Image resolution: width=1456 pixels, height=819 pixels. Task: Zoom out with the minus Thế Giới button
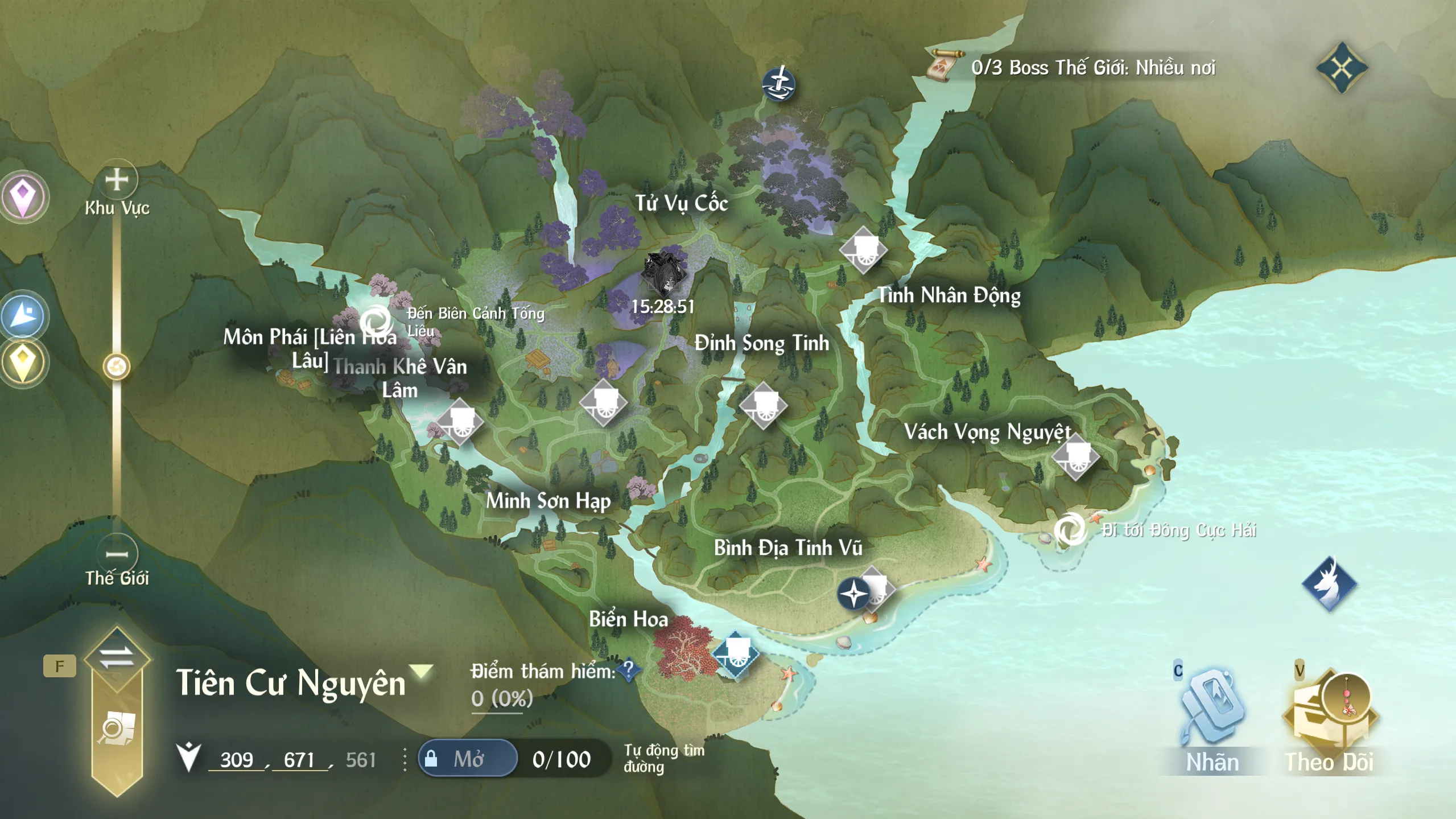coord(117,553)
